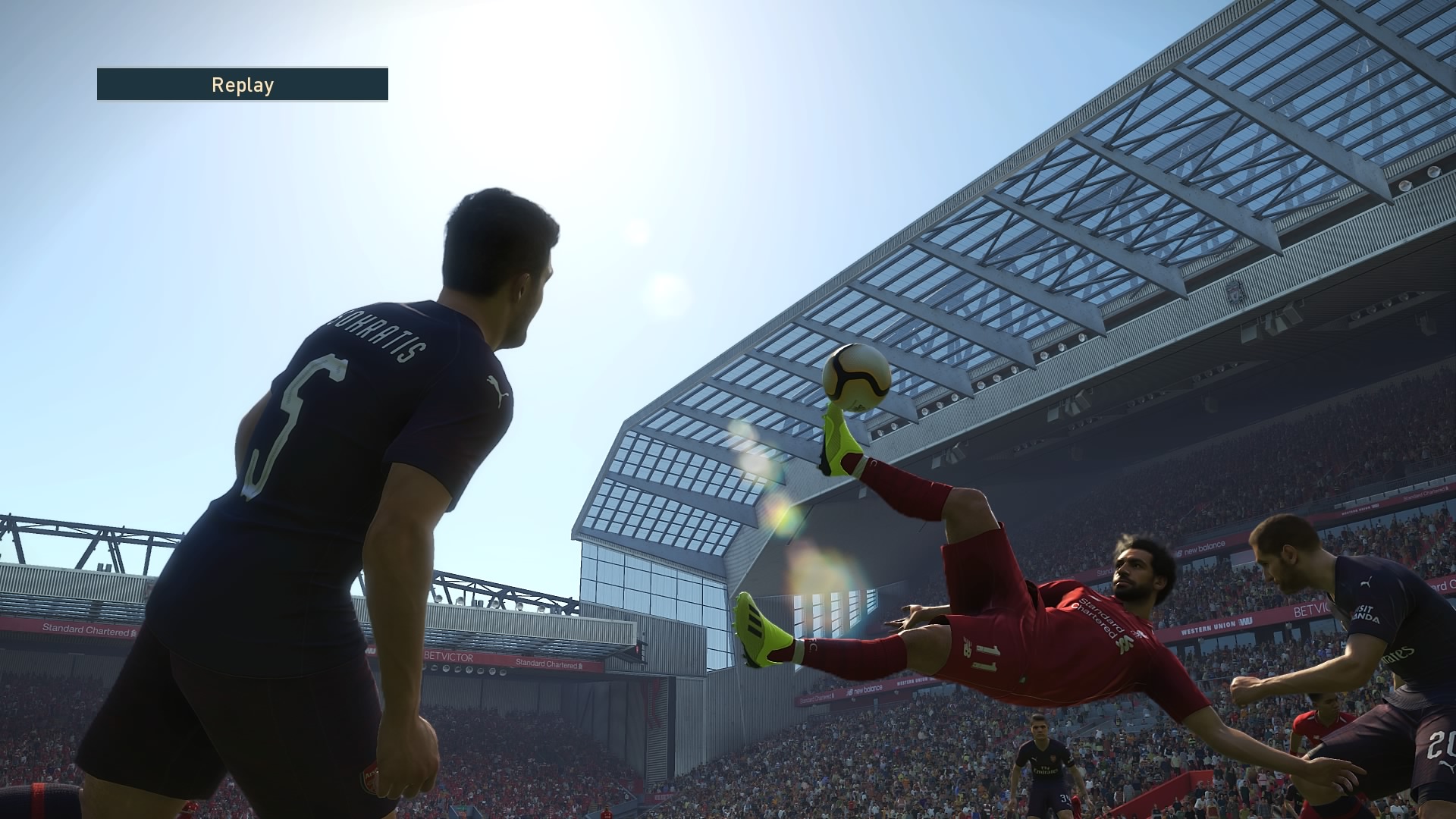The height and width of the screenshot is (819, 1456).
Task: Click the Replay banner label
Action: [243, 85]
